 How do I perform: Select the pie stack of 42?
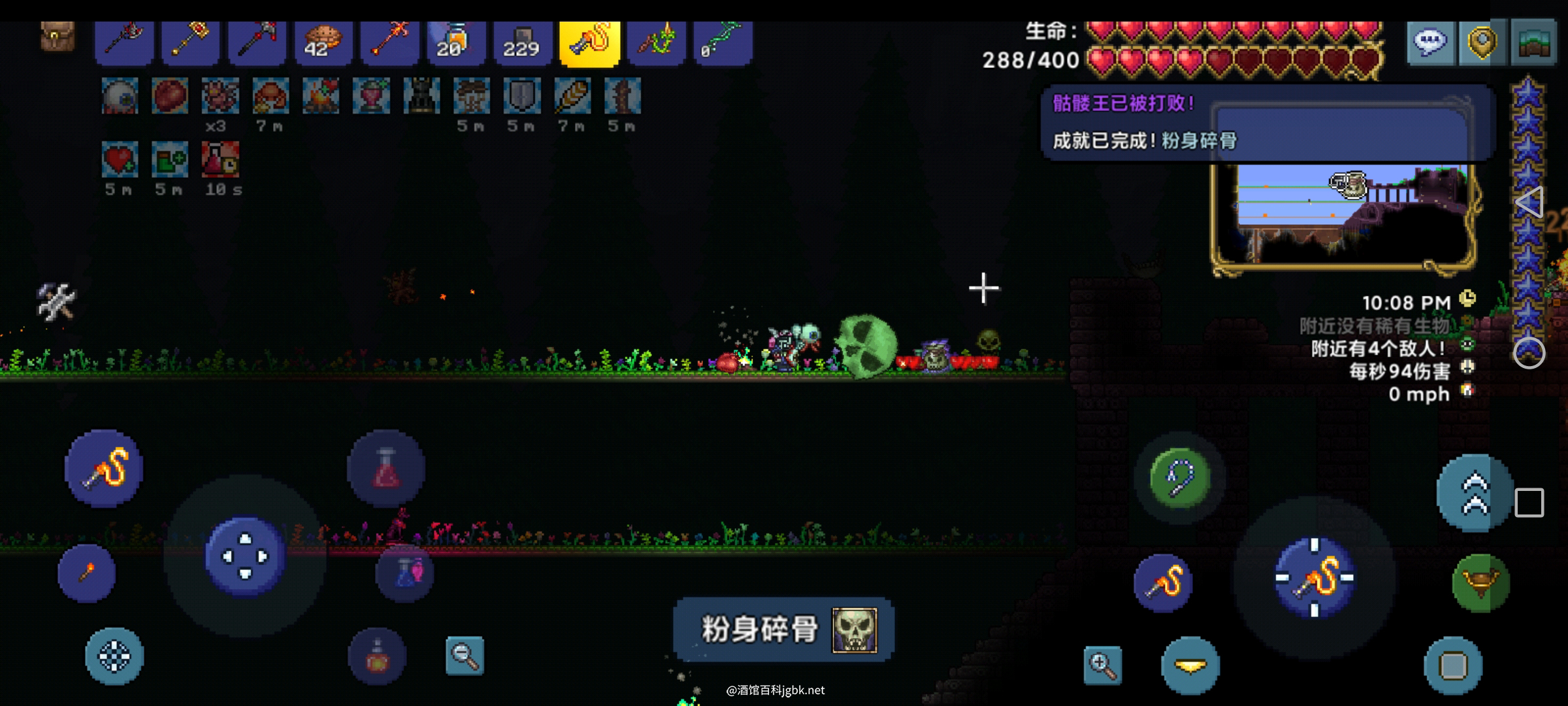click(x=323, y=42)
